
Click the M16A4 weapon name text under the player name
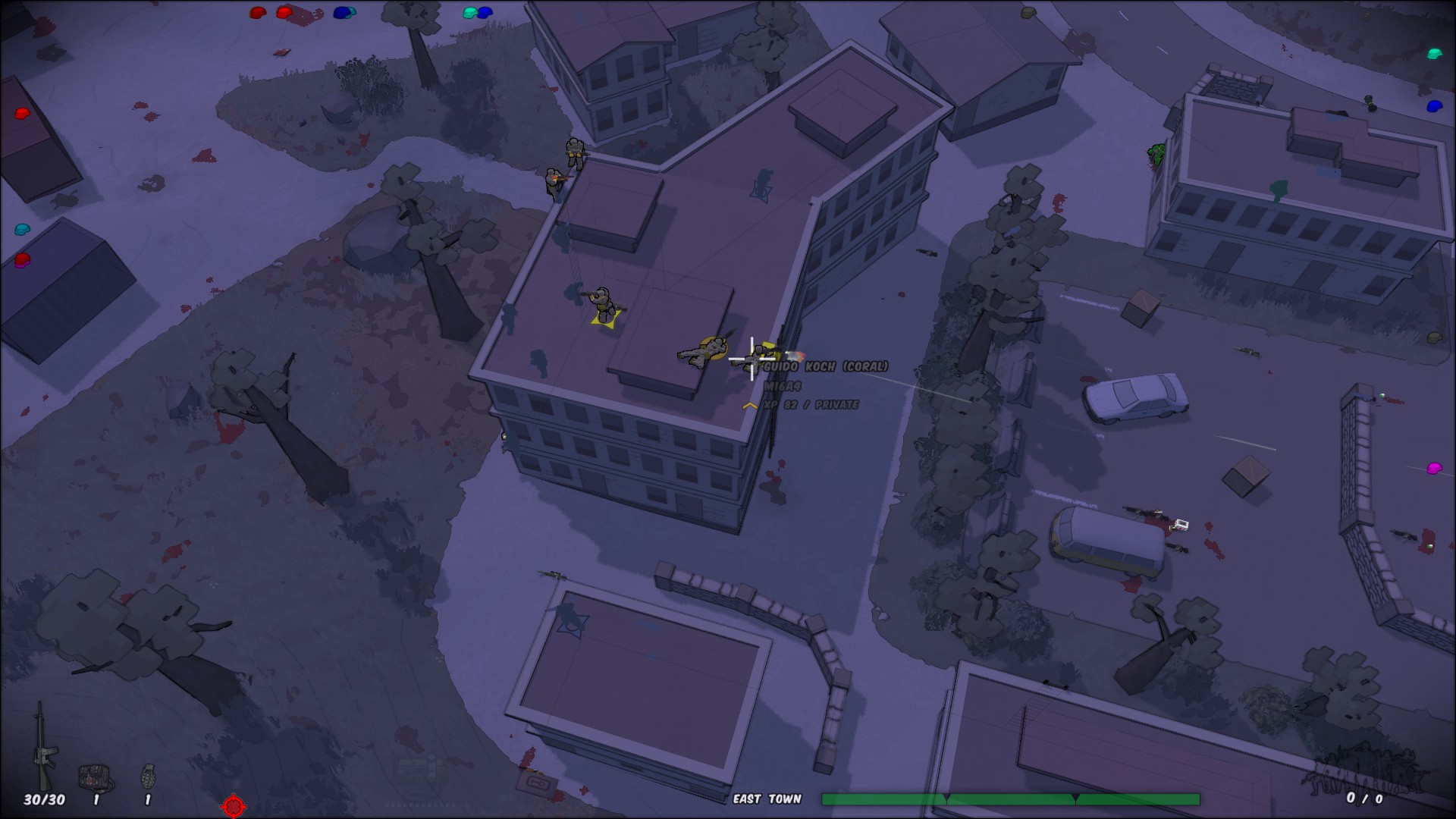tap(782, 387)
